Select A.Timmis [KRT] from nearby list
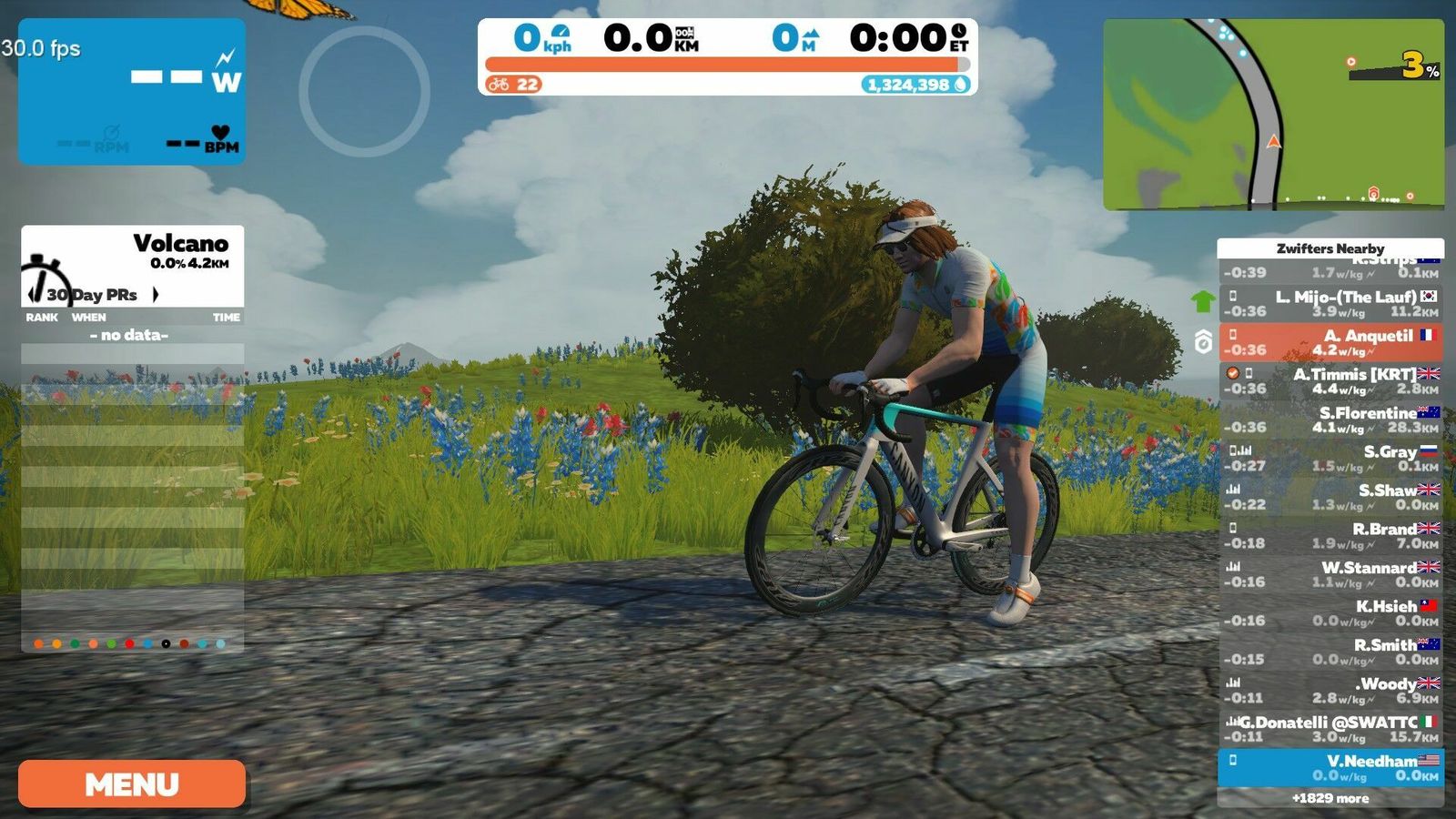The image size is (1456, 819). 1330,380
